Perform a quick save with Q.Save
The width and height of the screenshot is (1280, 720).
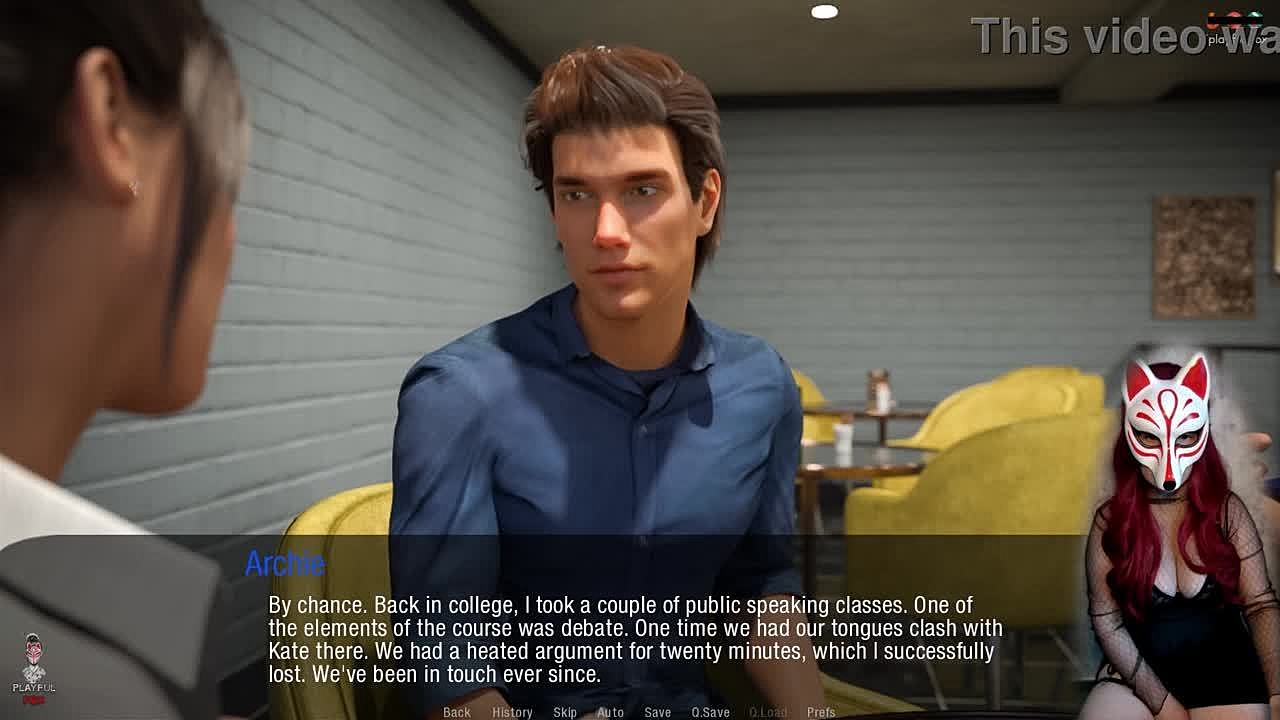click(x=710, y=712)
